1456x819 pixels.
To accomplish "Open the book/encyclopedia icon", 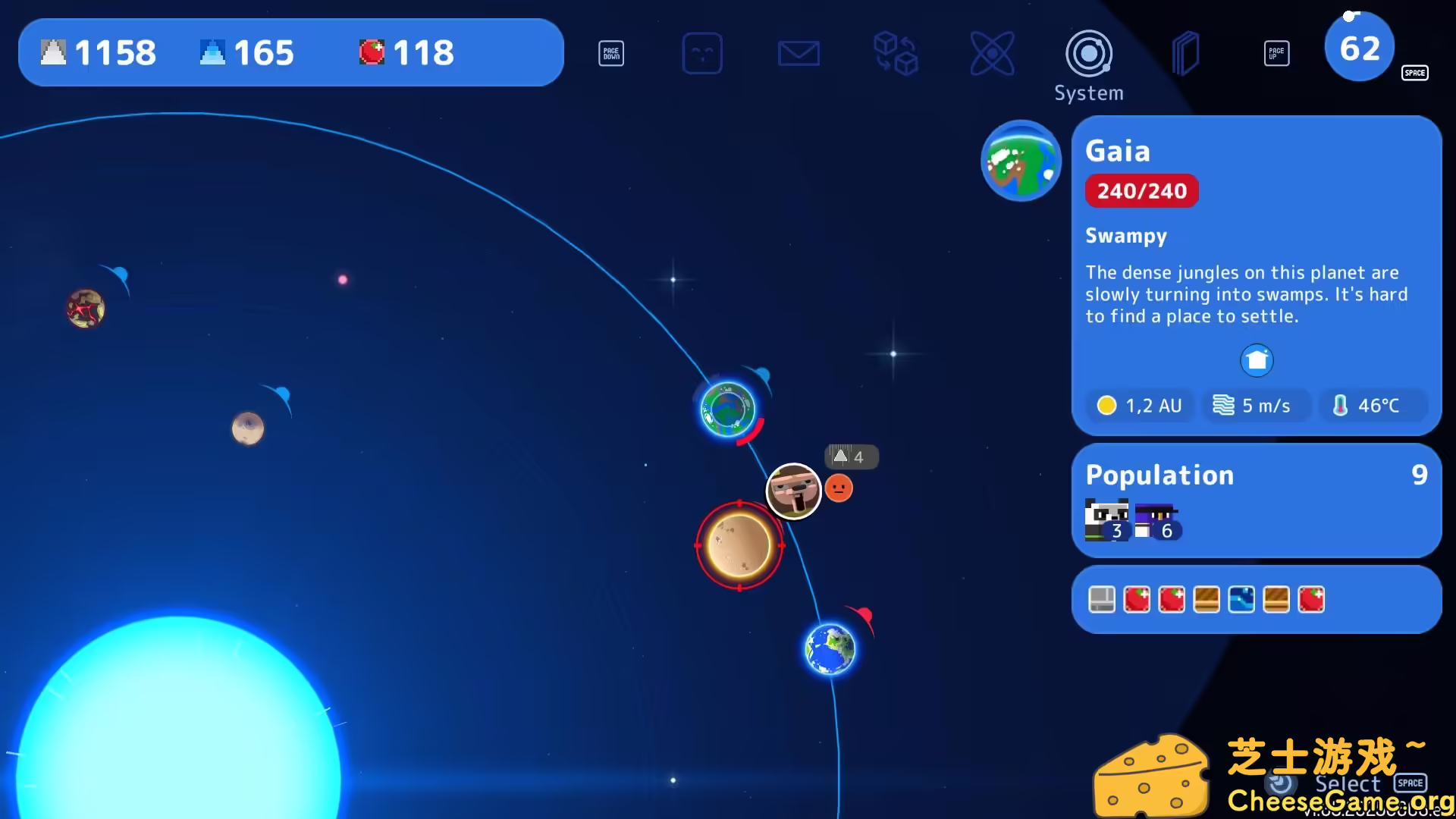I will [x=1185, y=53].
